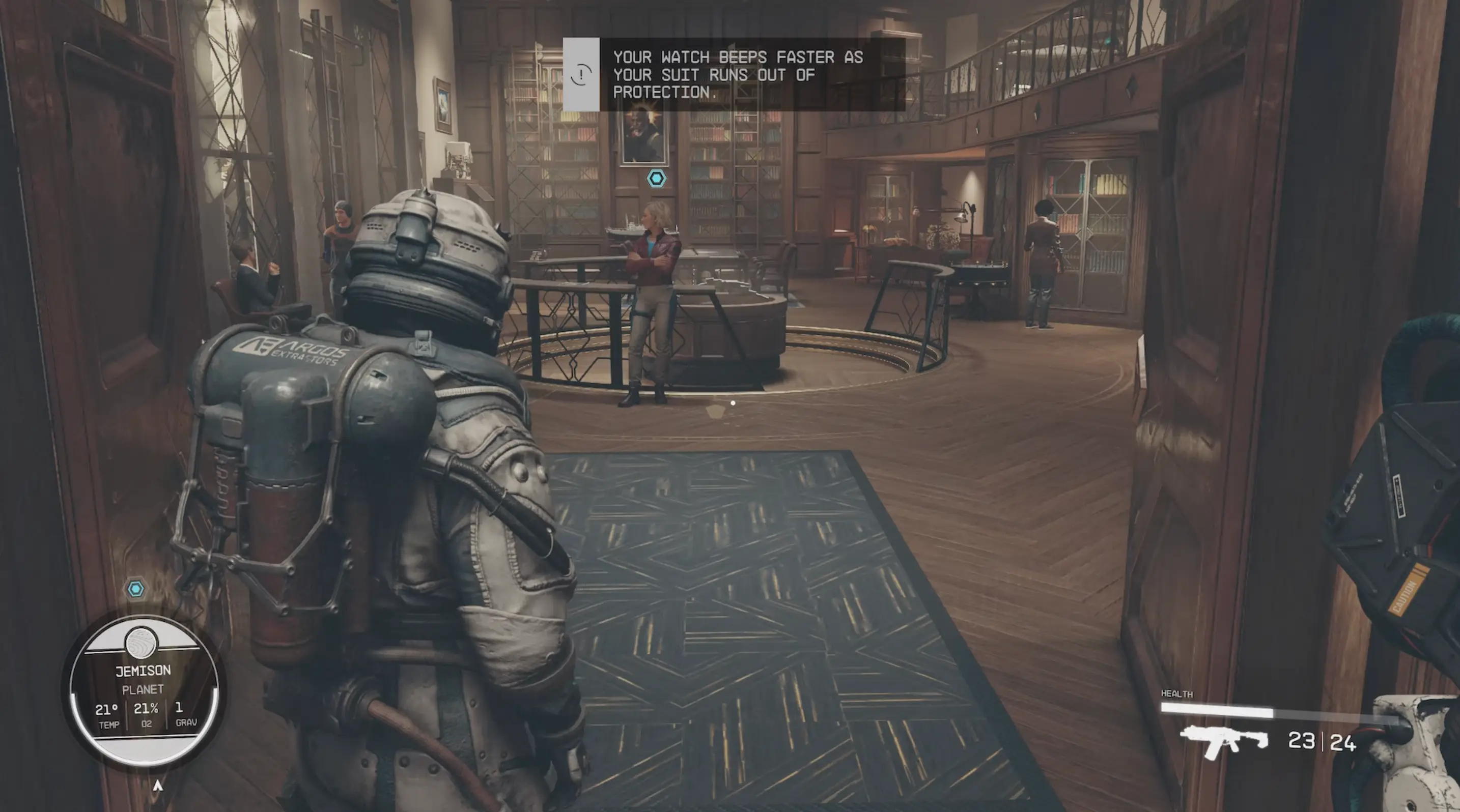Click the tutorial alert icon tile
This screenshot has height=812, width=1460.
581,74
